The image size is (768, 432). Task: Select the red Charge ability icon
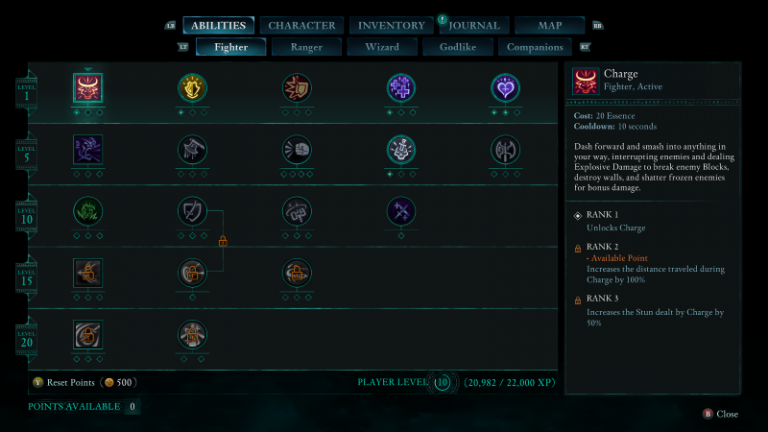coord(88,89)
